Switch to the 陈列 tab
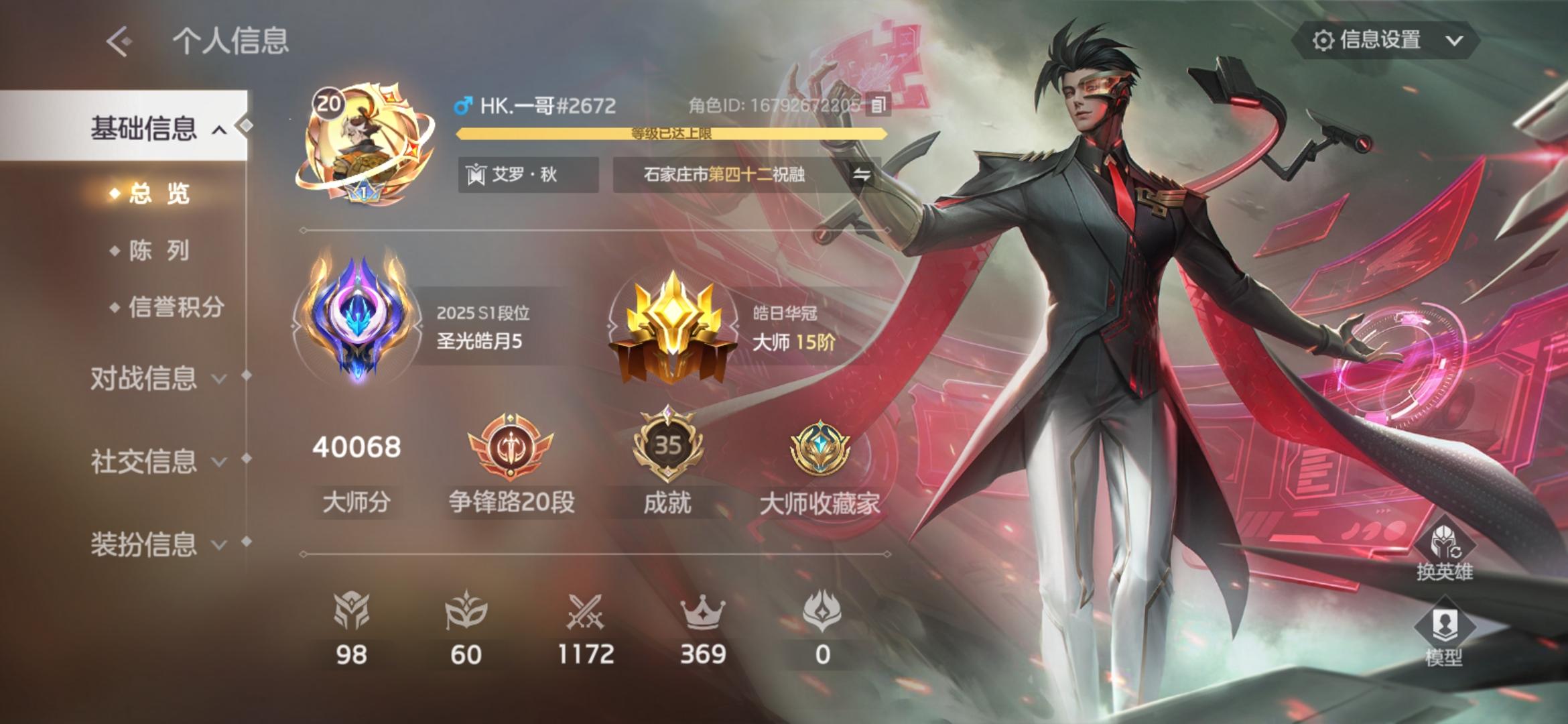Screen dimensions: 1568x724 click(159, 249)
